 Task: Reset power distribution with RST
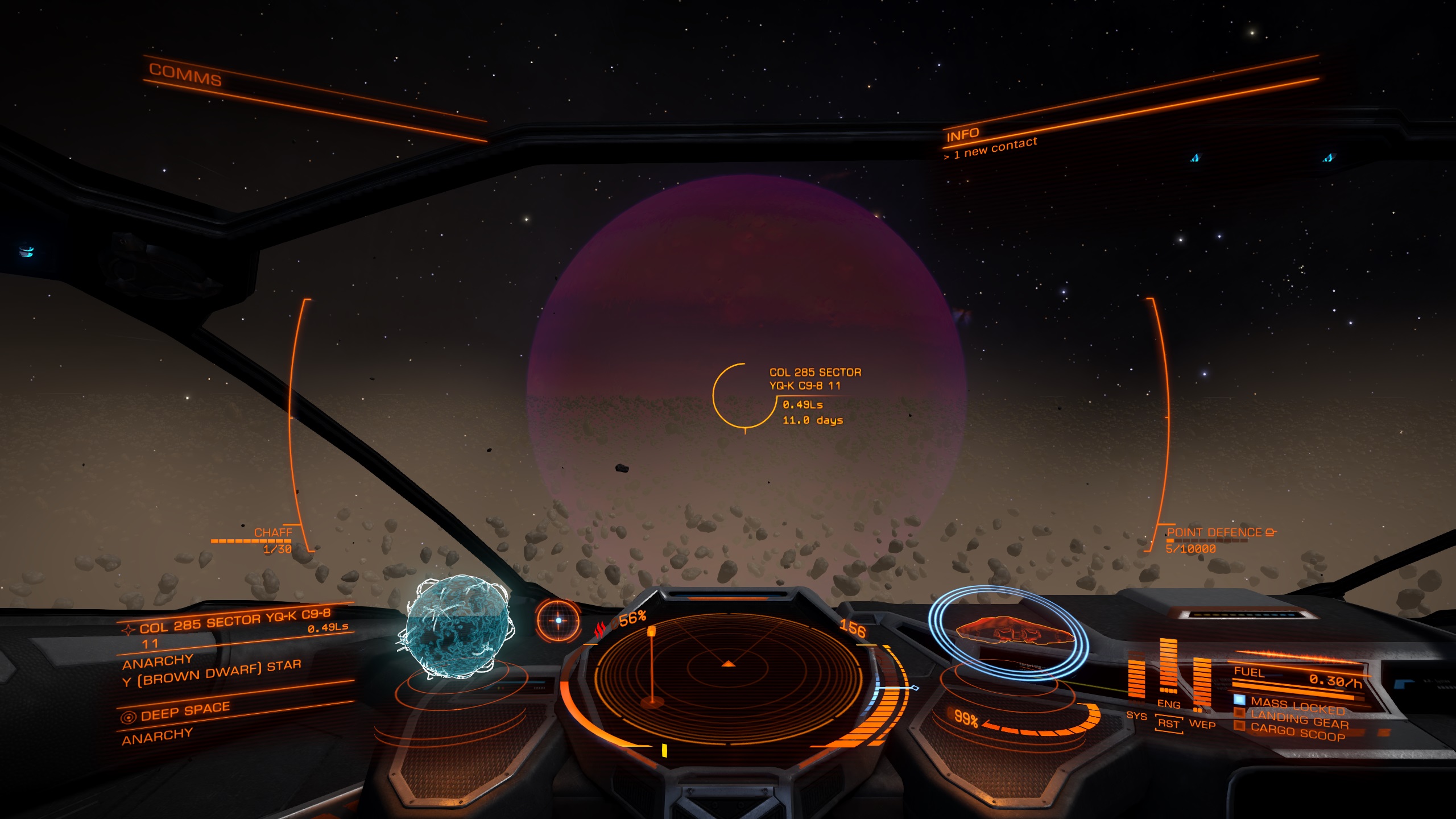click(x=1169, y=723)
